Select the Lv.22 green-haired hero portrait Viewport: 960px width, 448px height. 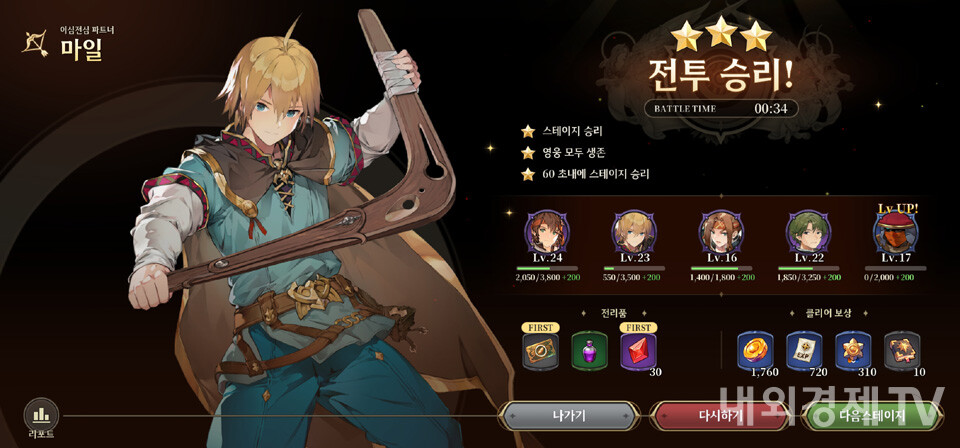[x=807, y=232]
